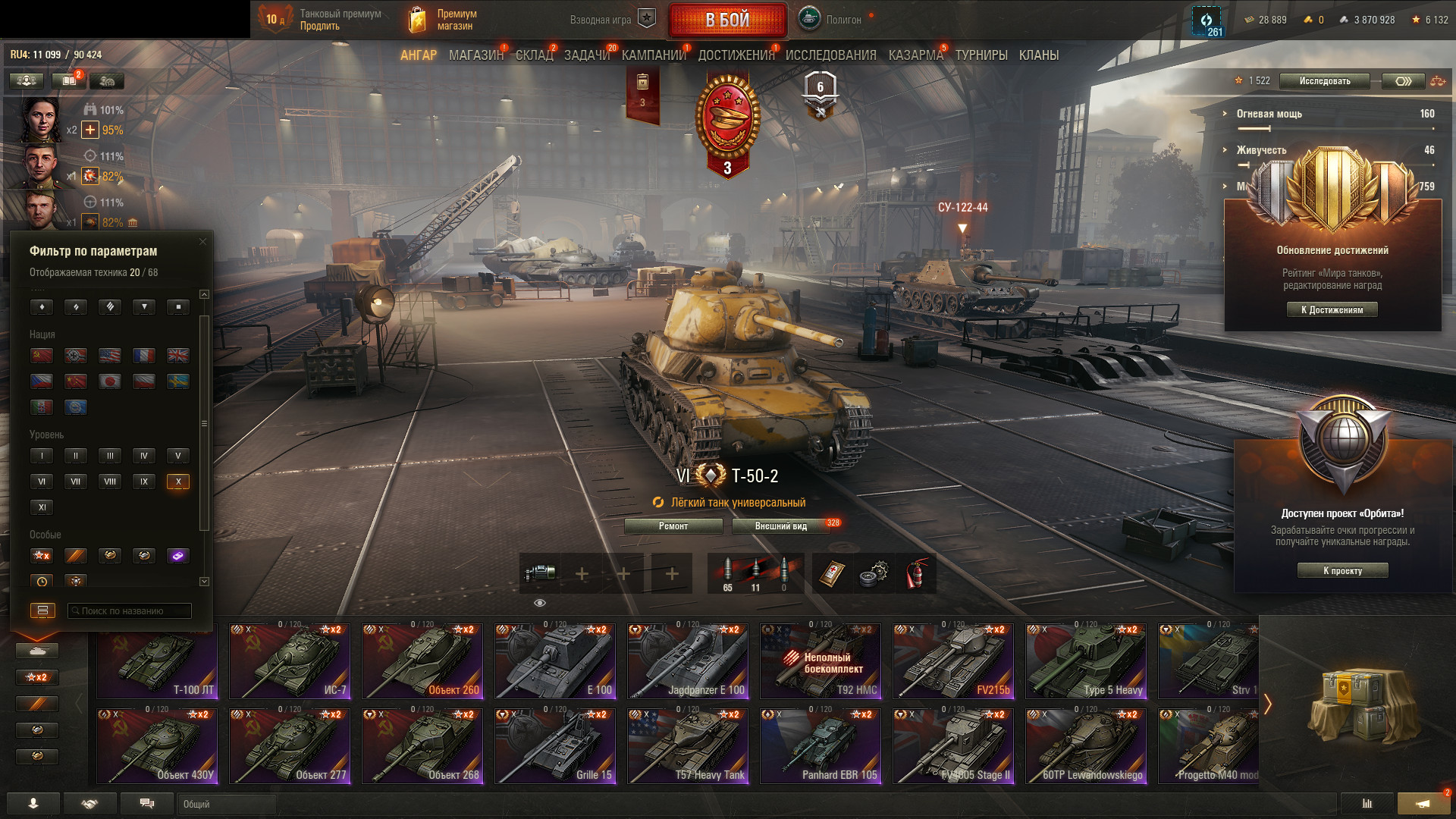This screenshot has height=819, width=1456.
Task: Open the Премиум магазин
Action: pyautogui.click(x=444, y=20)
